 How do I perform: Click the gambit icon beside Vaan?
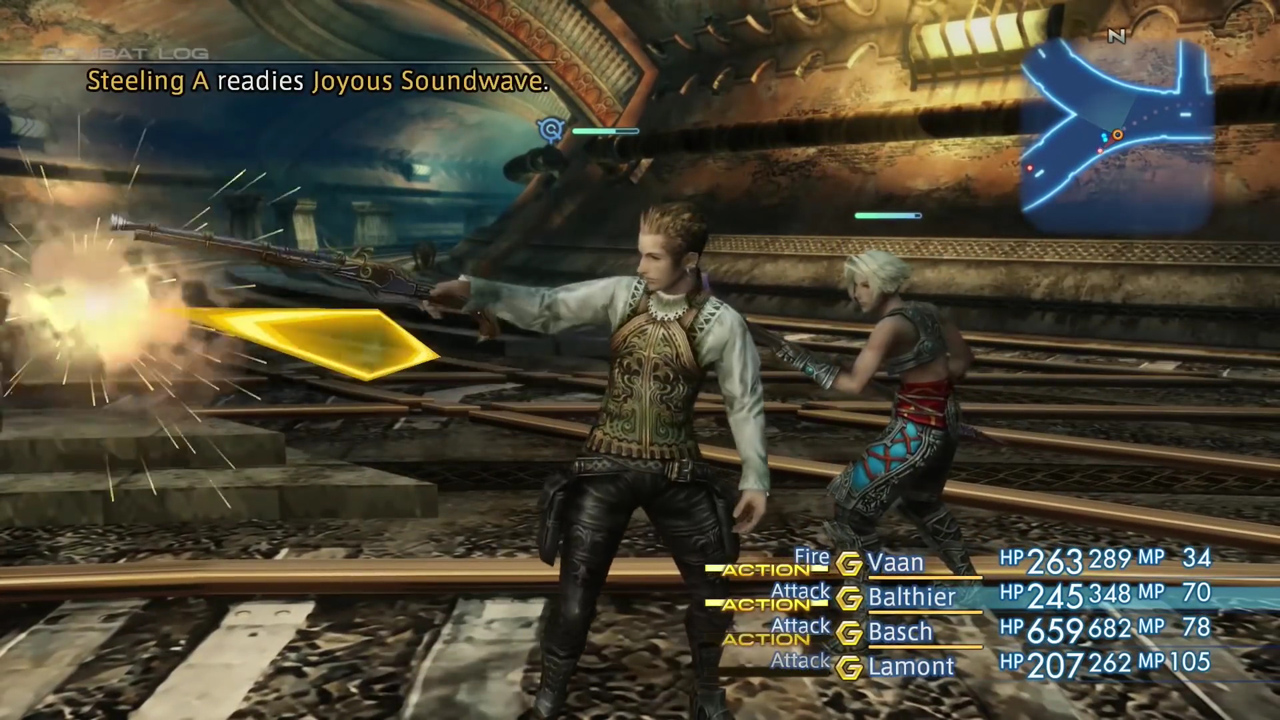[849, 564]
